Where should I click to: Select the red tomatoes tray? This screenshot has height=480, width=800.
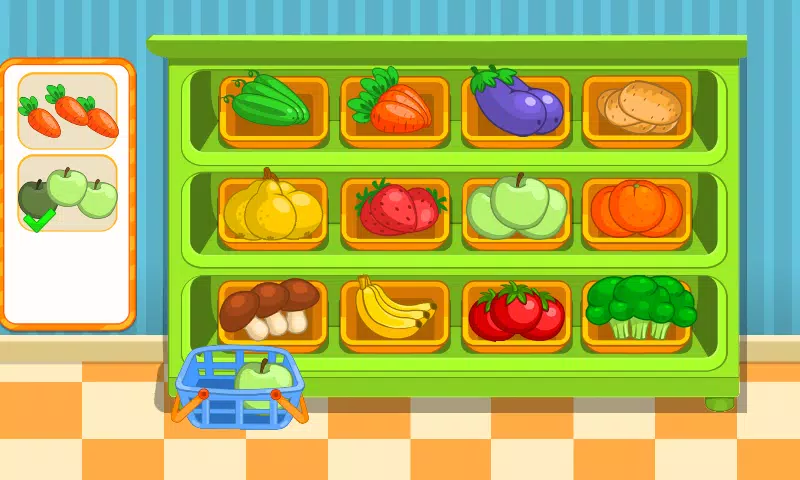[x=516, y=311]
